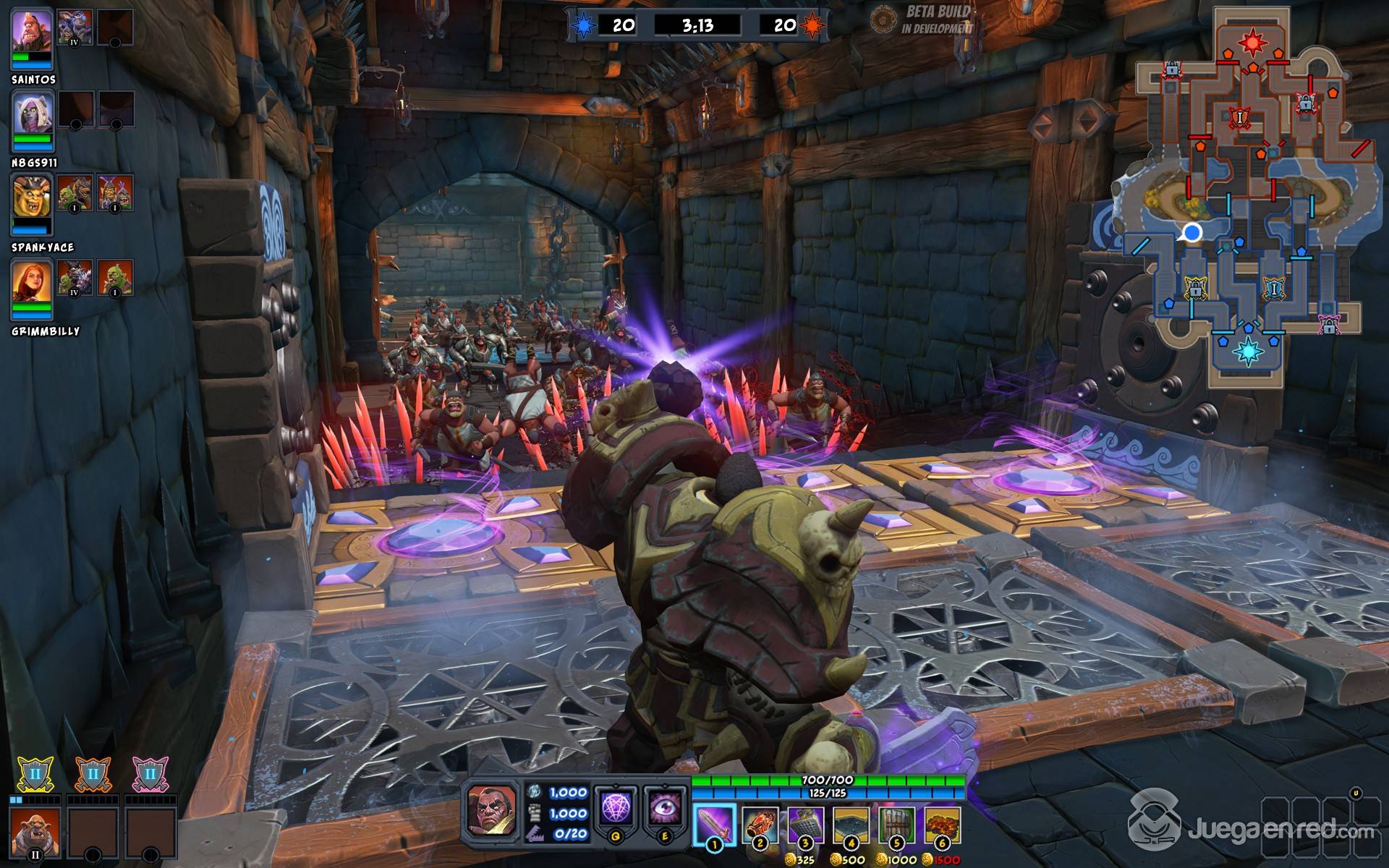Activate the purple pentagram ability
1389x868 pixels.
coord(616,808)
